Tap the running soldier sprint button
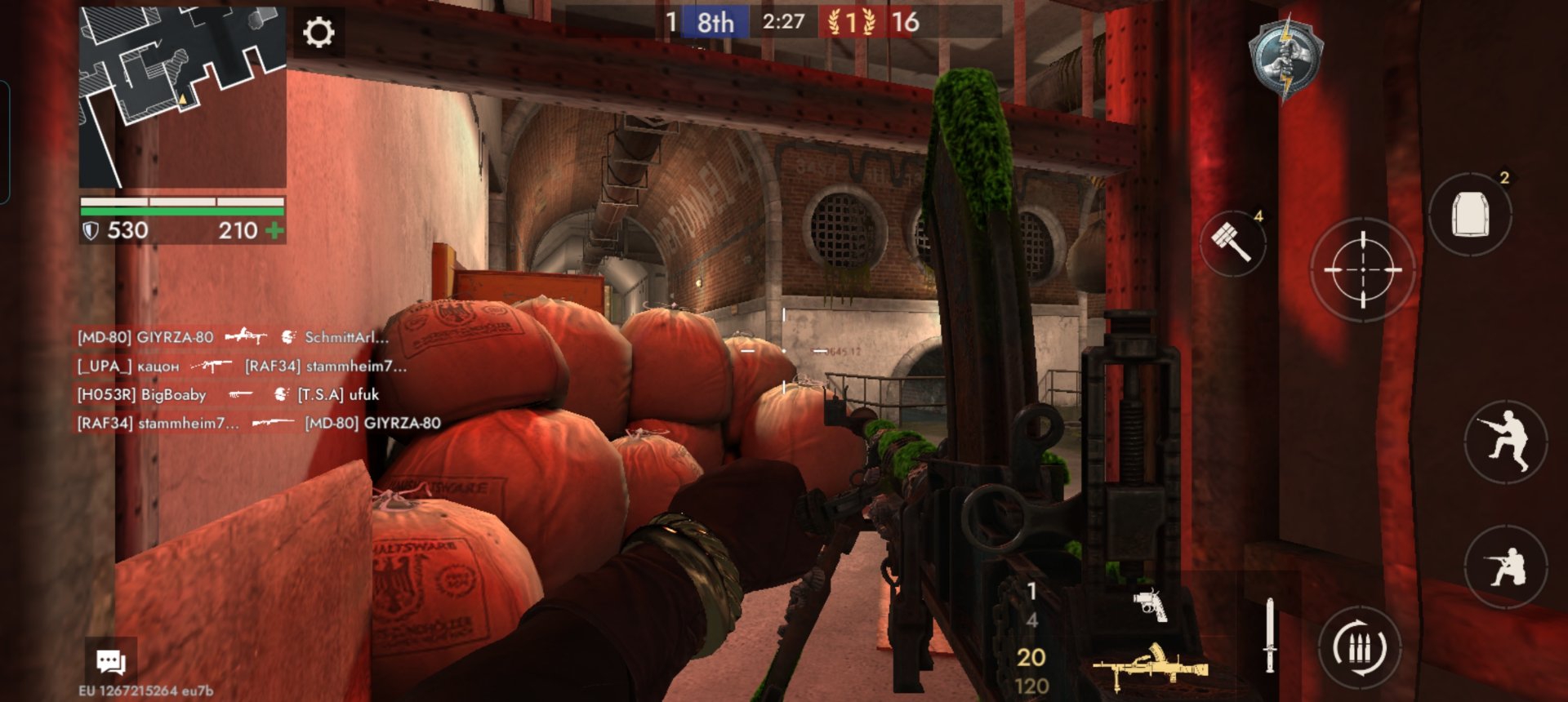1568x702 pixels. point(1505,441)
